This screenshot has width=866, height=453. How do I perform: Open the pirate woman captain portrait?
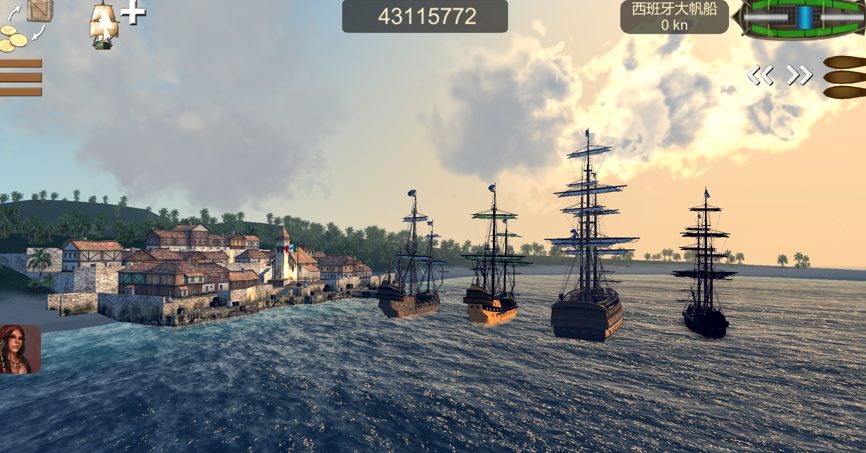[20, 349]
